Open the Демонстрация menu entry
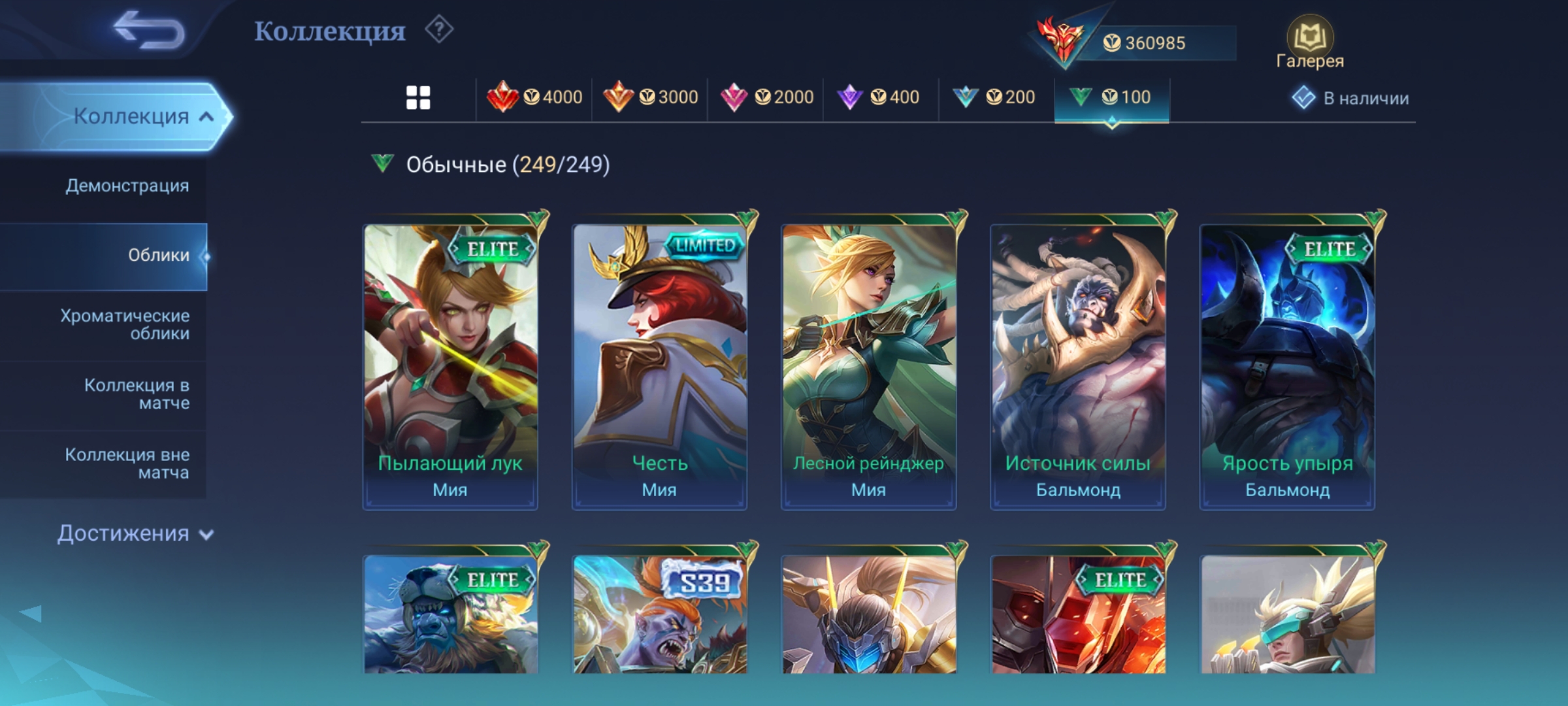This screenshot has width=1568, height=706. (127, 186)
